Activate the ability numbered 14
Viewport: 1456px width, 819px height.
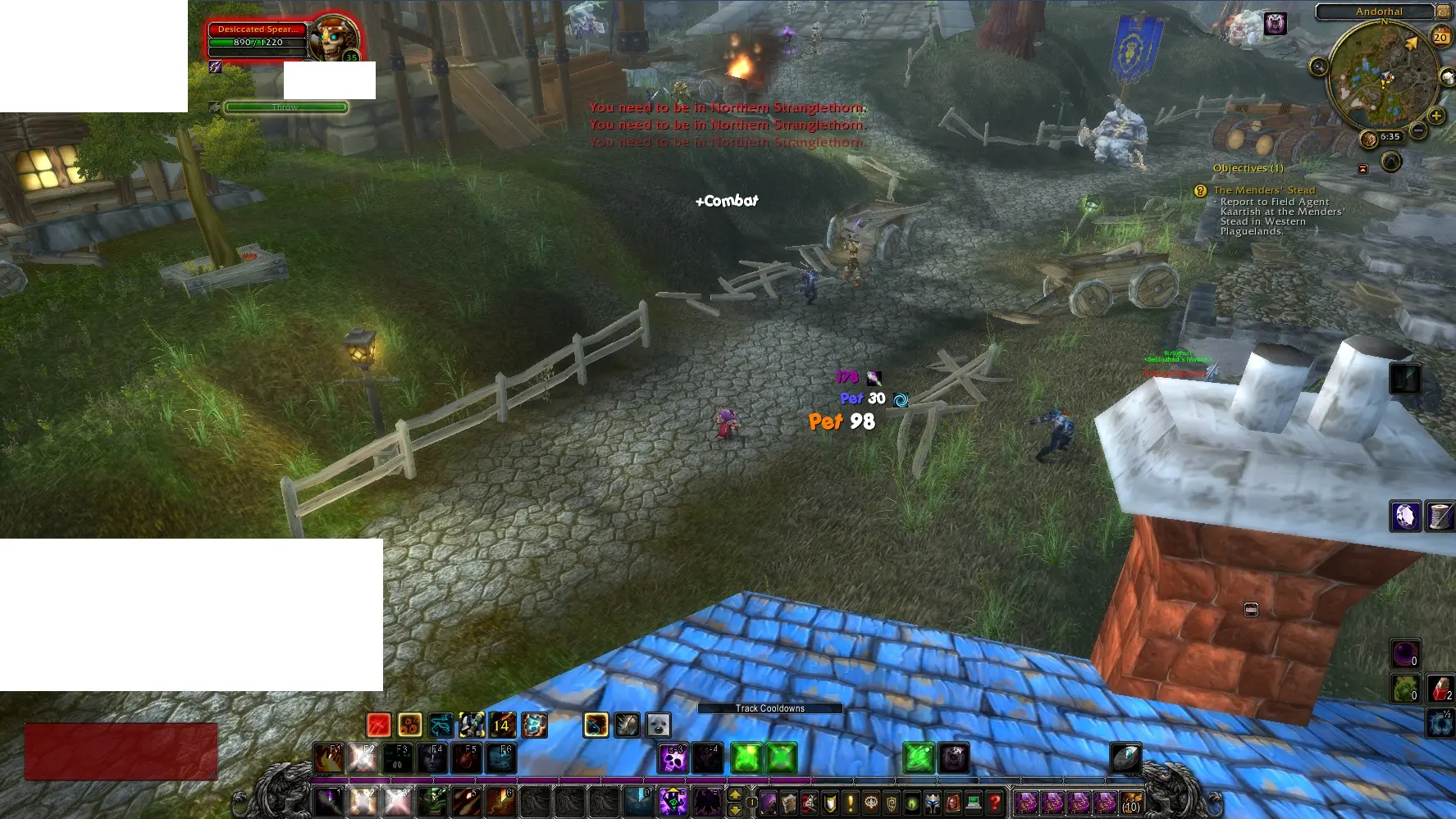pyautogui.click(x=502, y=725)
